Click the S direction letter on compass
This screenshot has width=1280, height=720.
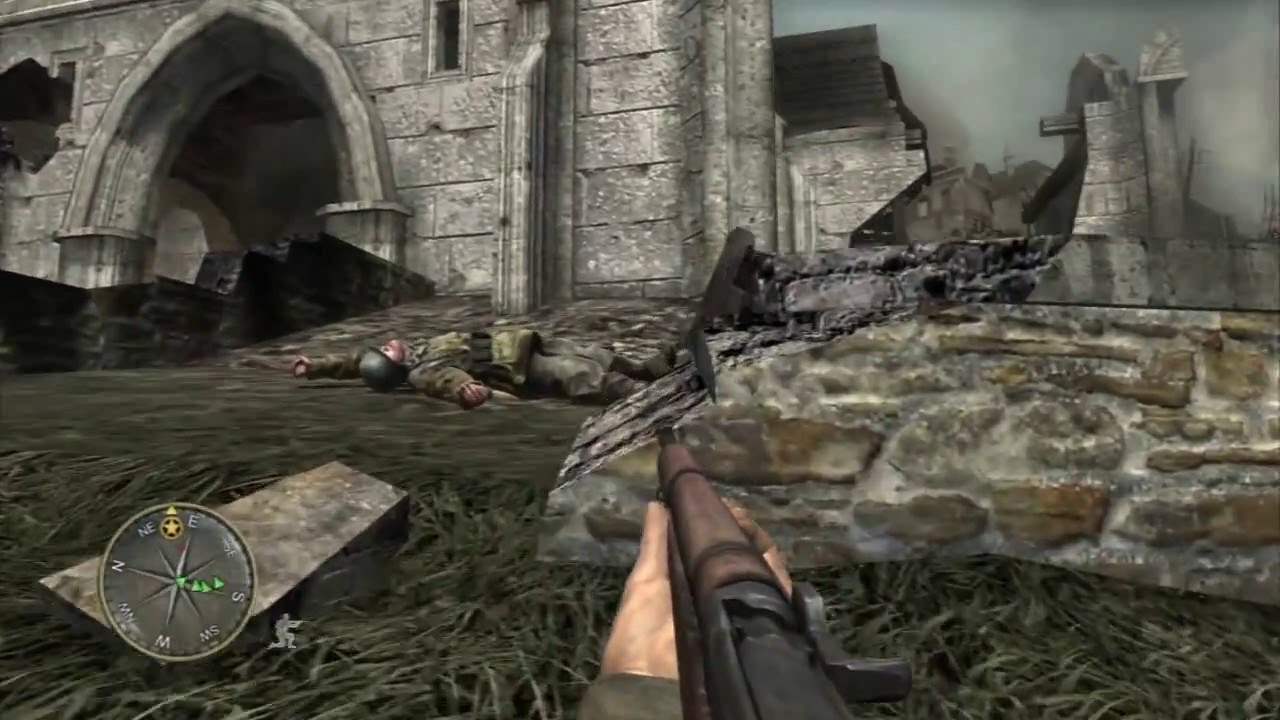click(237, 597)
